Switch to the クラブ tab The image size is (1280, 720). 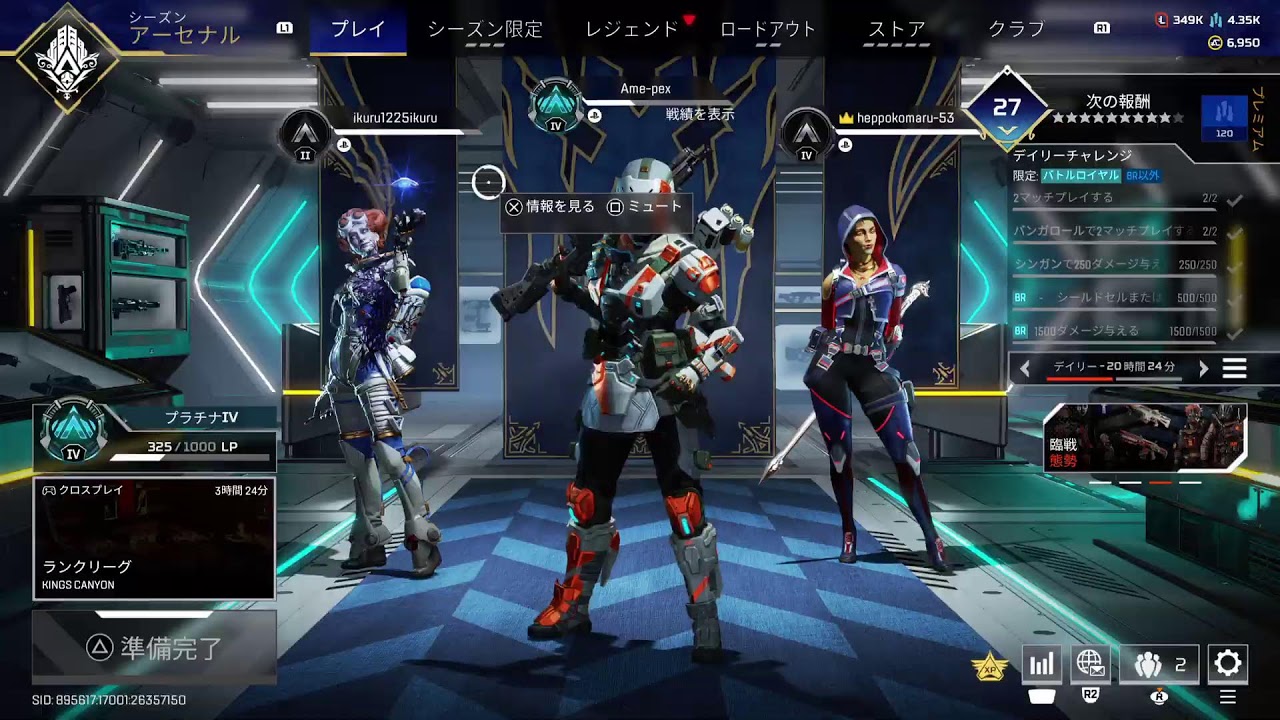(x=1016, y=29)
